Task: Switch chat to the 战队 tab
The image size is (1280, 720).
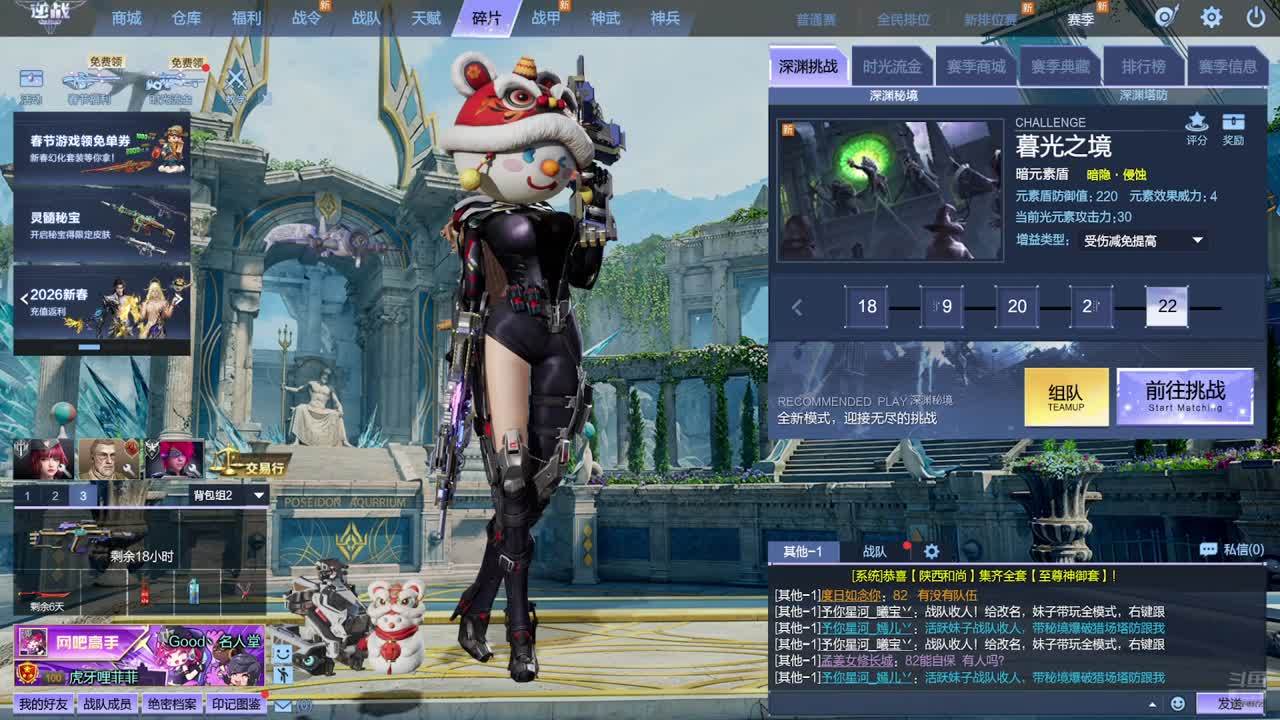Action: tap(874, 551)
